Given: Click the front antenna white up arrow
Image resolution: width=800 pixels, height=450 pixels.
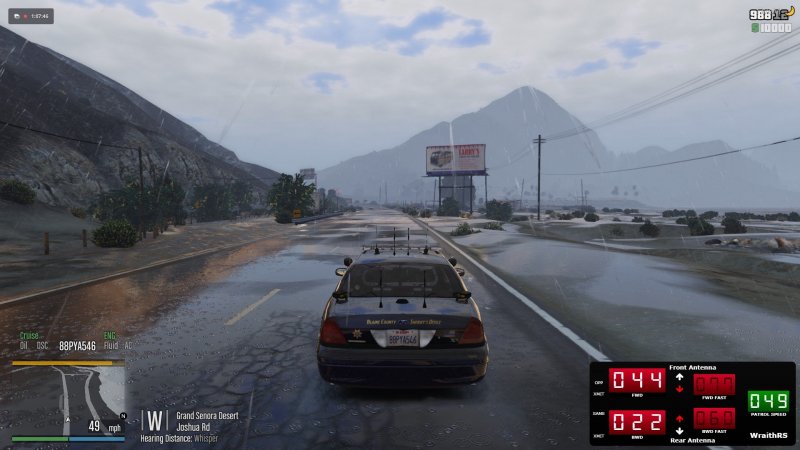Looking at the screenshot, I should click(x=680, y=377).
